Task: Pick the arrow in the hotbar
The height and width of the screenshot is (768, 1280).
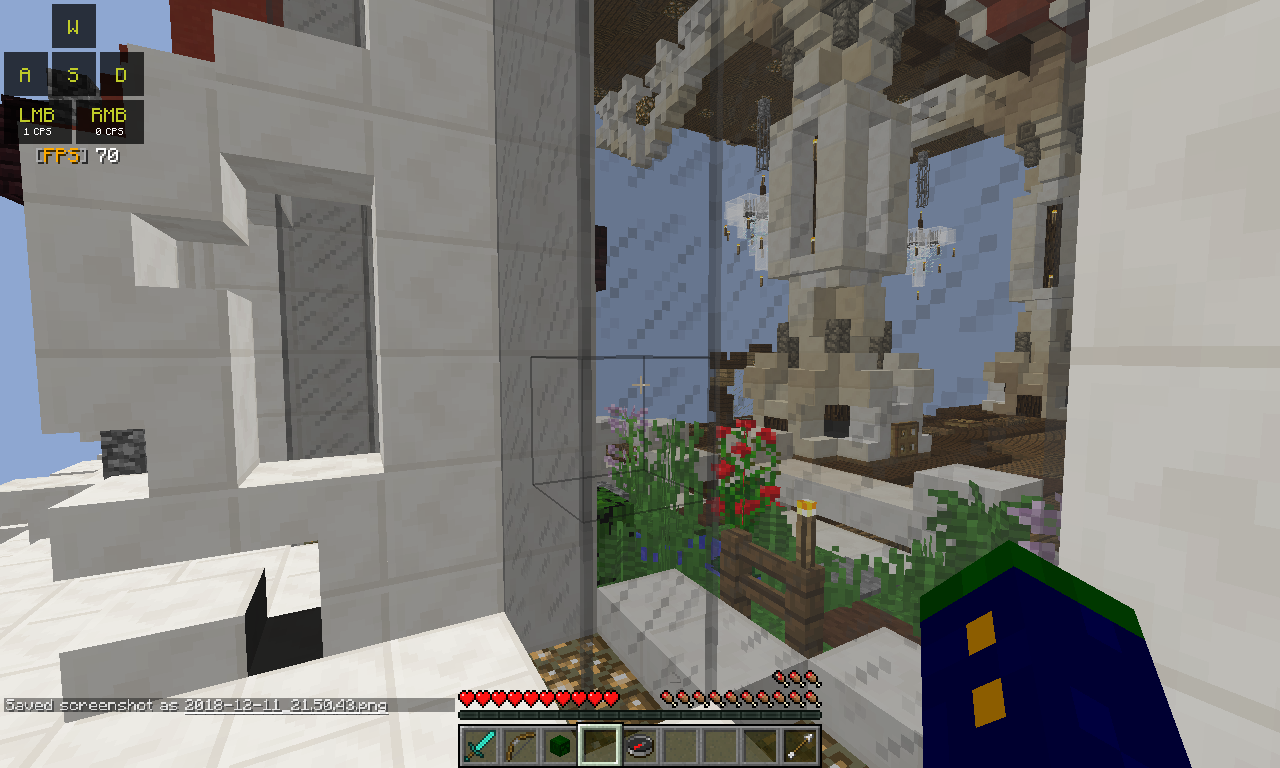Action: [800, 746]
